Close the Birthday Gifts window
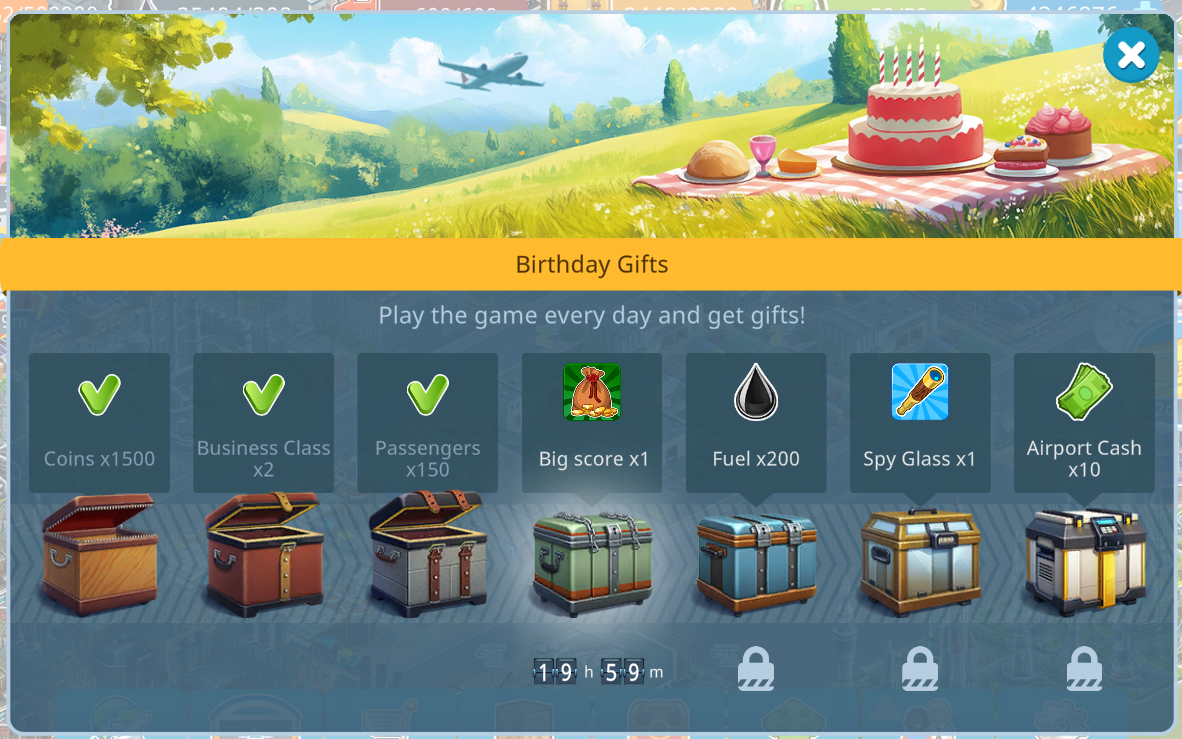This screenshot has width=1182, height=739. (x=1131, y=55)
